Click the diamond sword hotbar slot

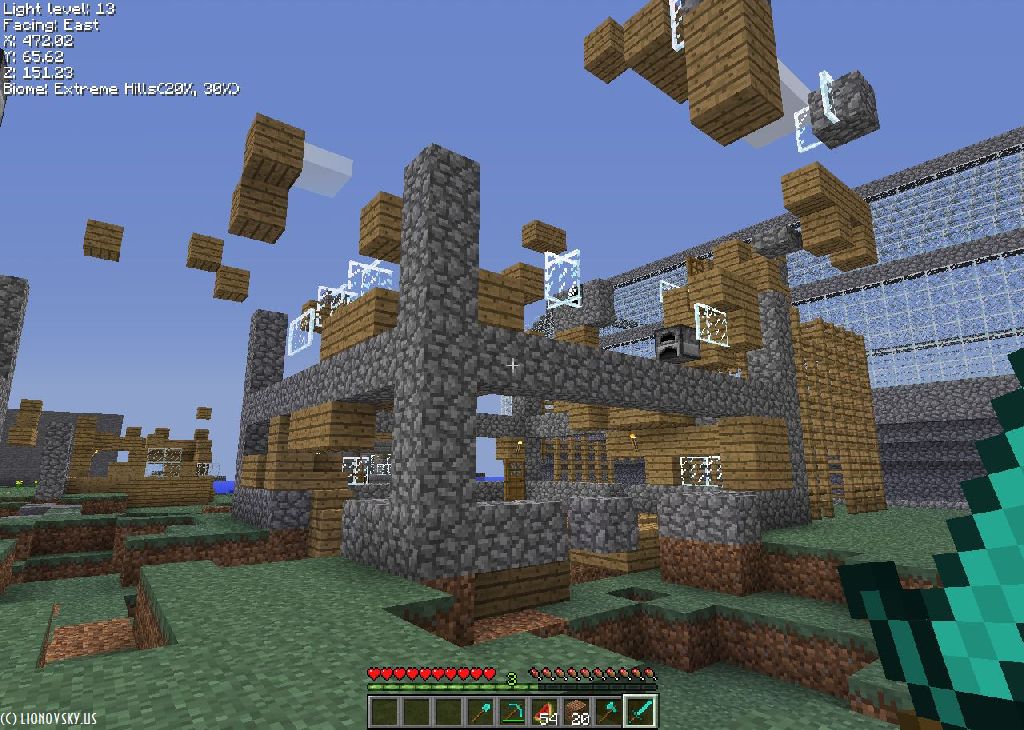coord(640,712)
